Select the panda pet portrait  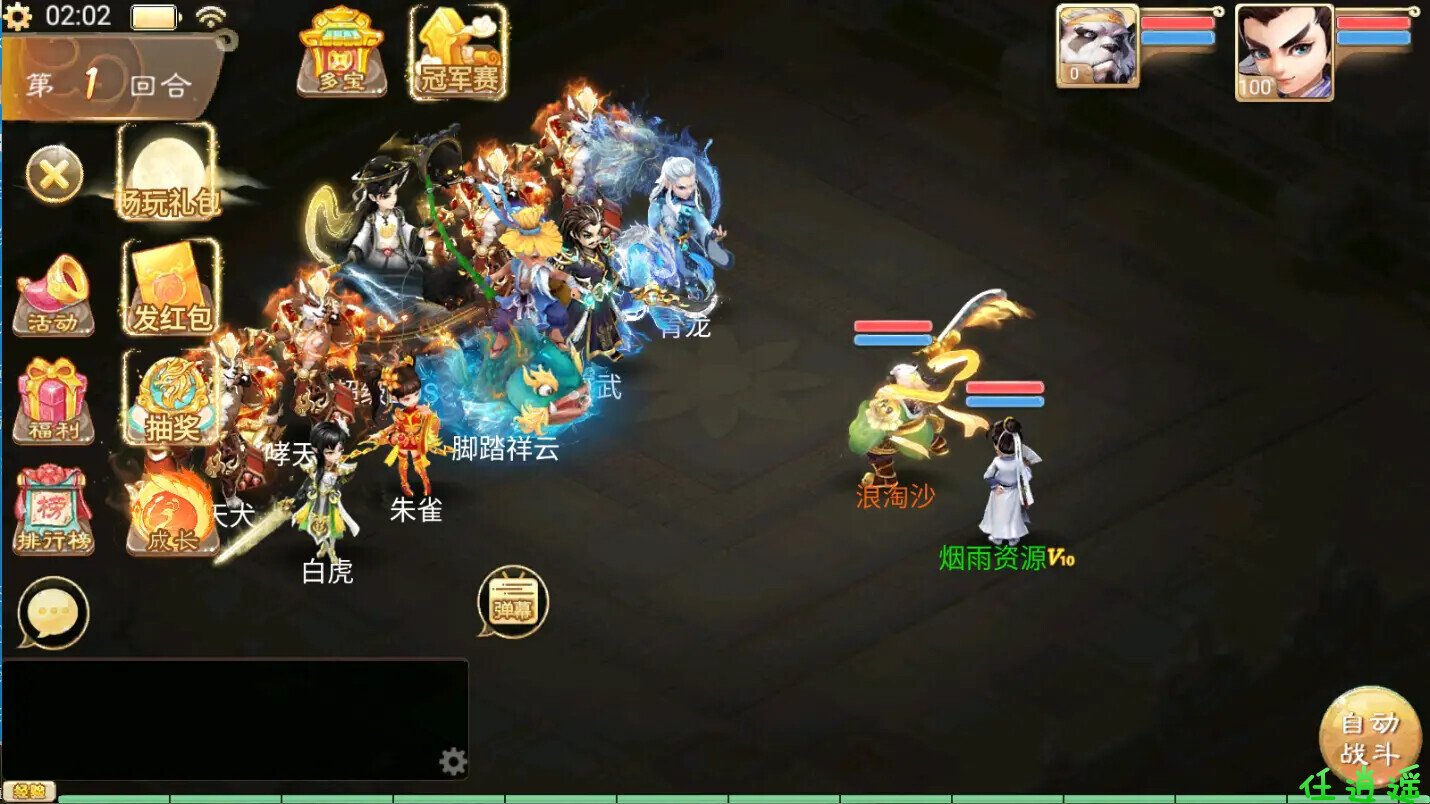1098,46
